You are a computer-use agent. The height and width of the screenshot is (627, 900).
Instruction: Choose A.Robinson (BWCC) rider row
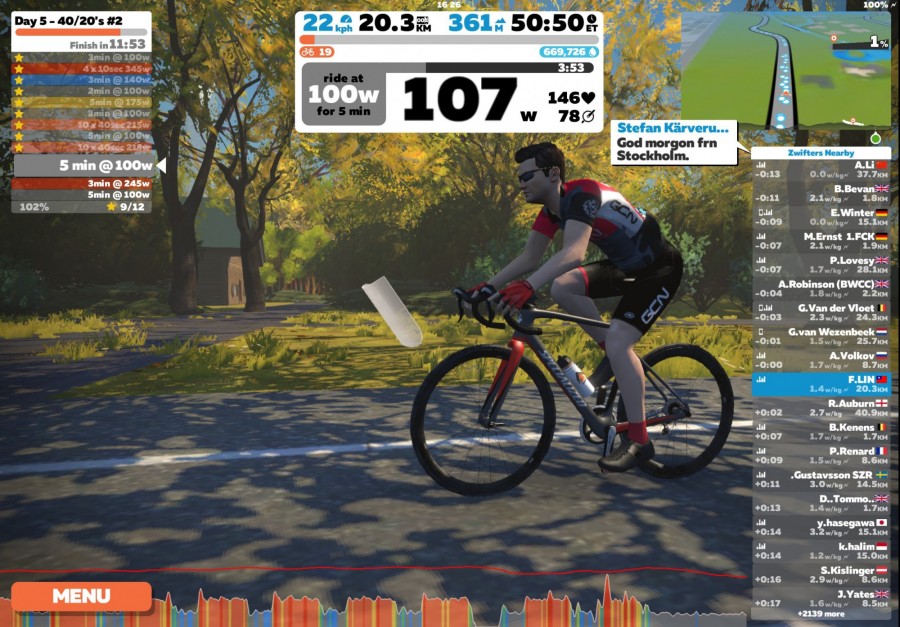point(821,288)
